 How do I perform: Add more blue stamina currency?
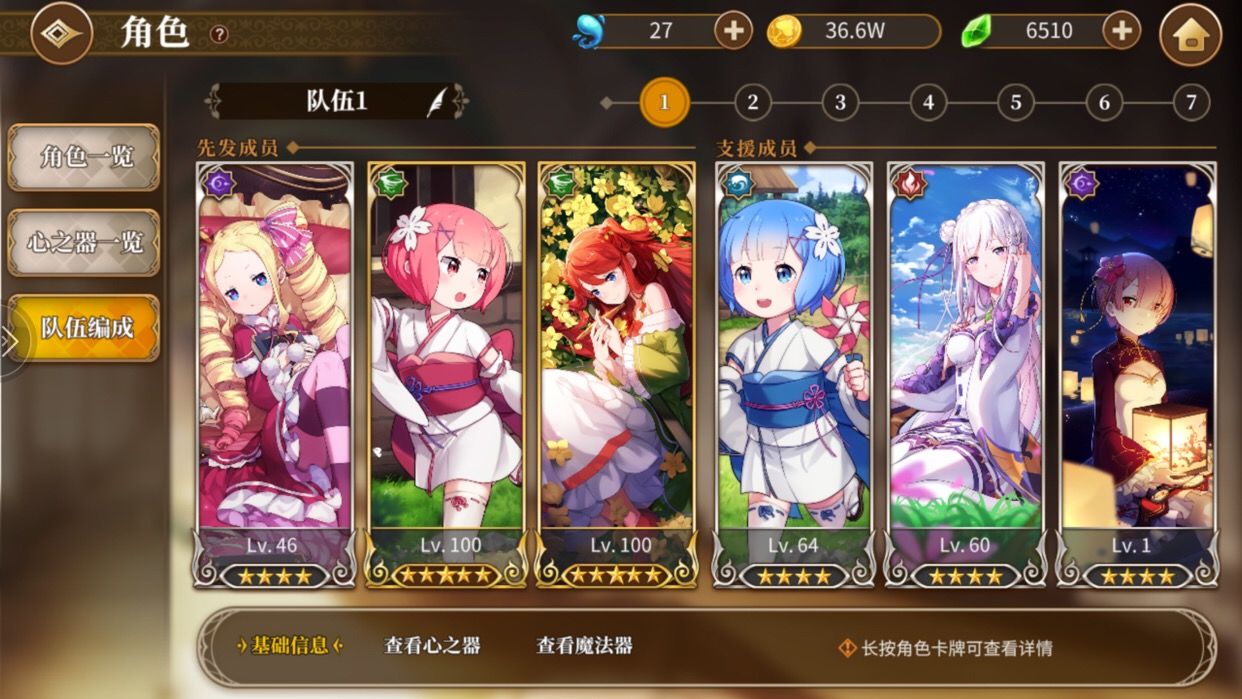tap(733, 31)
